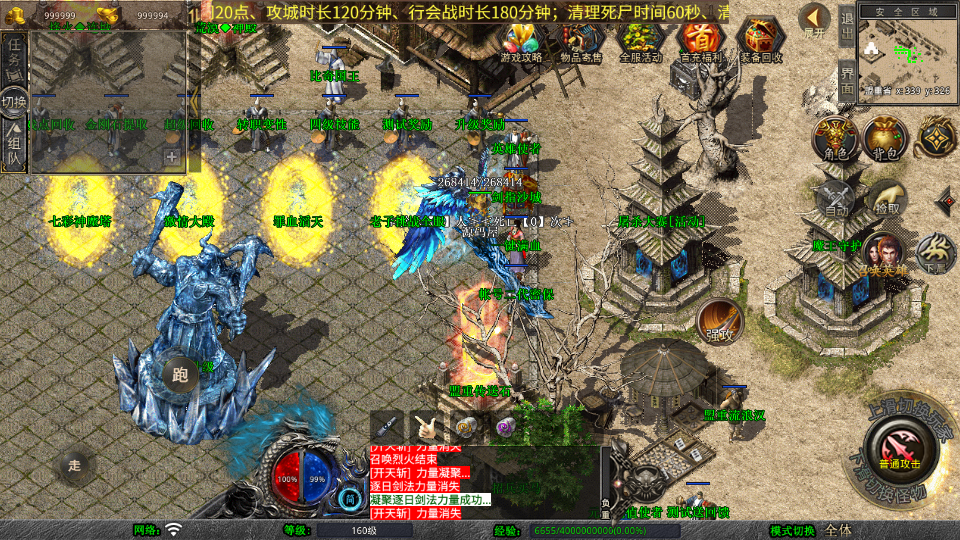Click the 界面 interface button
Viewport: 960px width, 540px height.
point(847,80)
